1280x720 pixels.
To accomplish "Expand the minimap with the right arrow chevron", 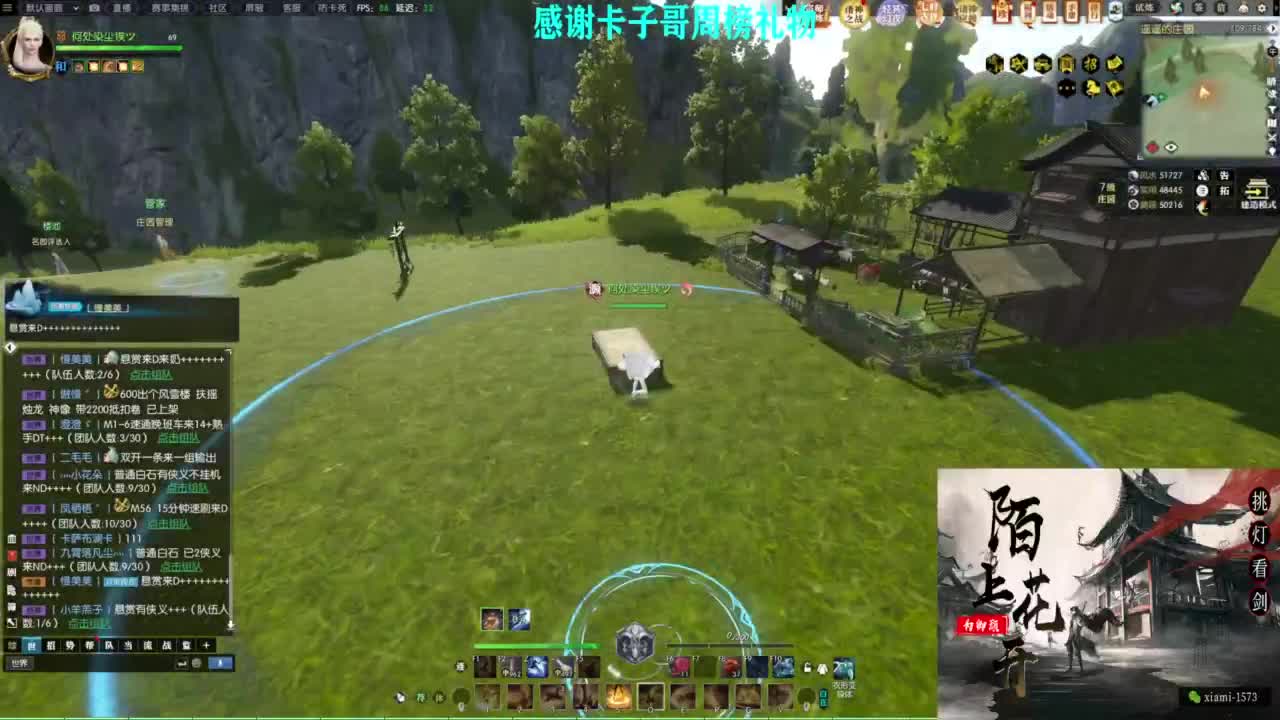I will click(x=1272, y=29).
